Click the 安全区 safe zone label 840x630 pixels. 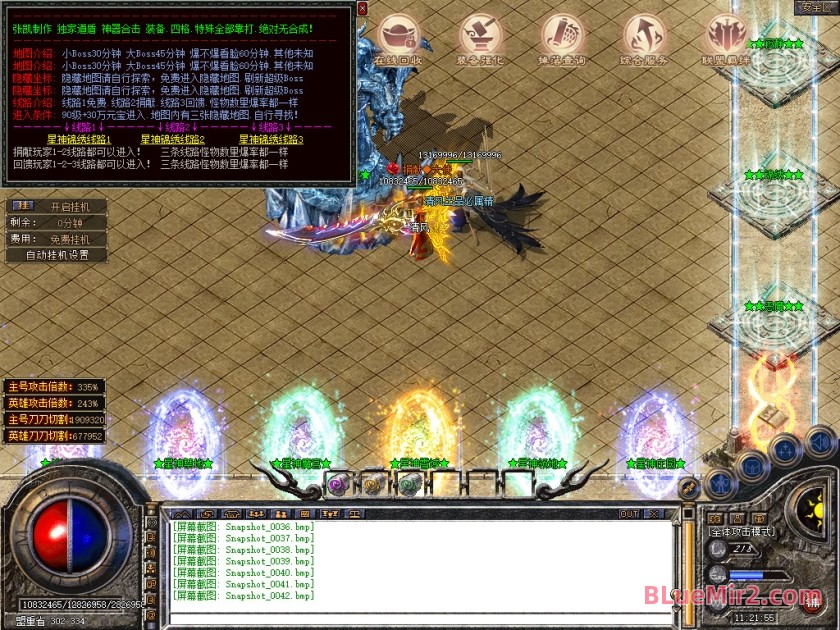[818, 7]
